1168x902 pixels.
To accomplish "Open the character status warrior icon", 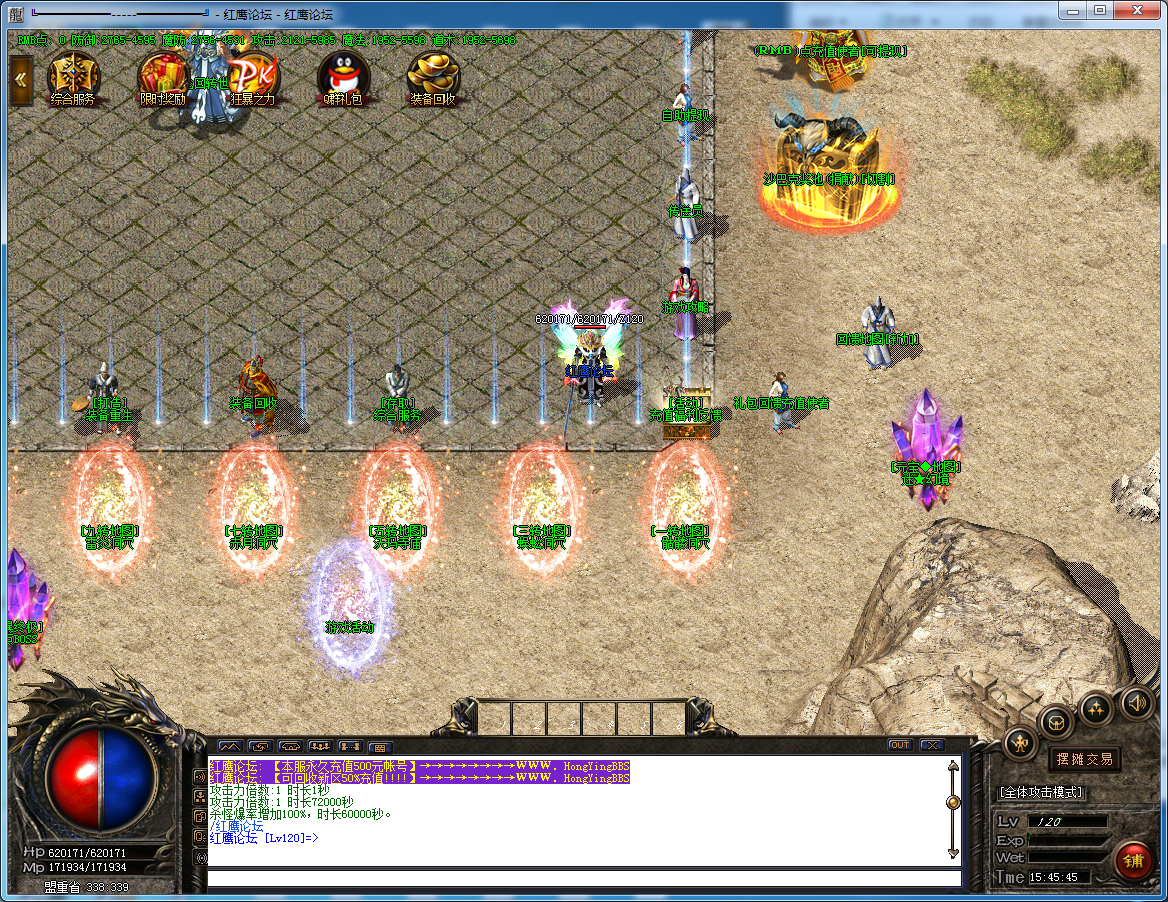I will tap(1021, 742).
